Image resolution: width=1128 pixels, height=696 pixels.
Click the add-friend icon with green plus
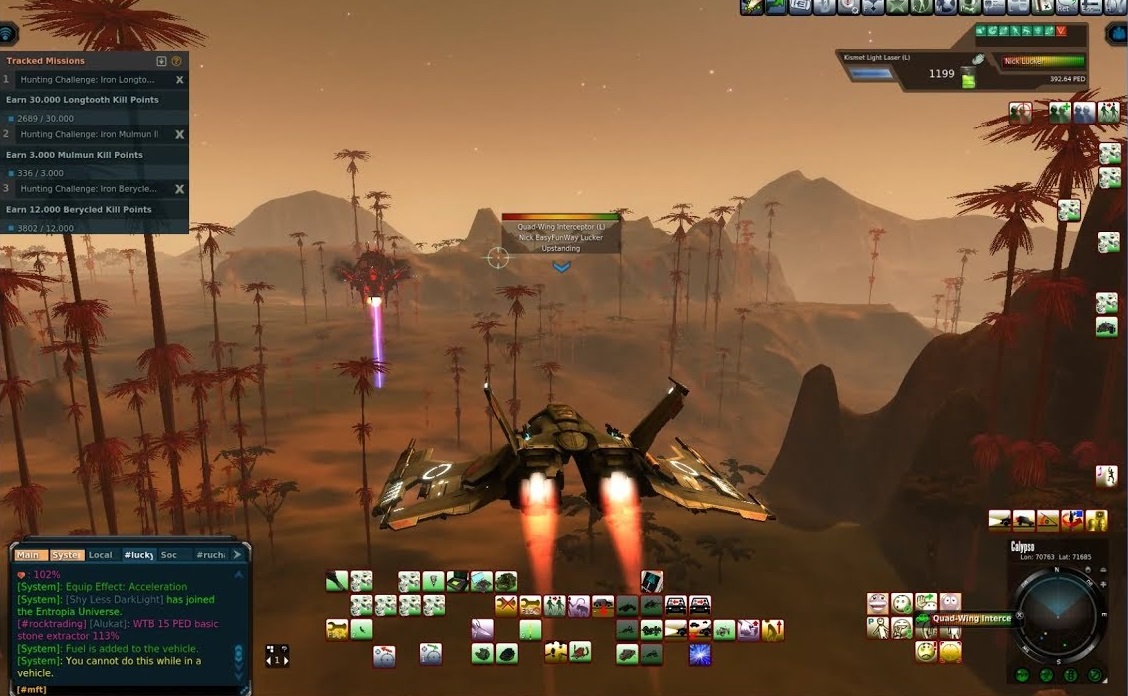tap(1059, 113)
